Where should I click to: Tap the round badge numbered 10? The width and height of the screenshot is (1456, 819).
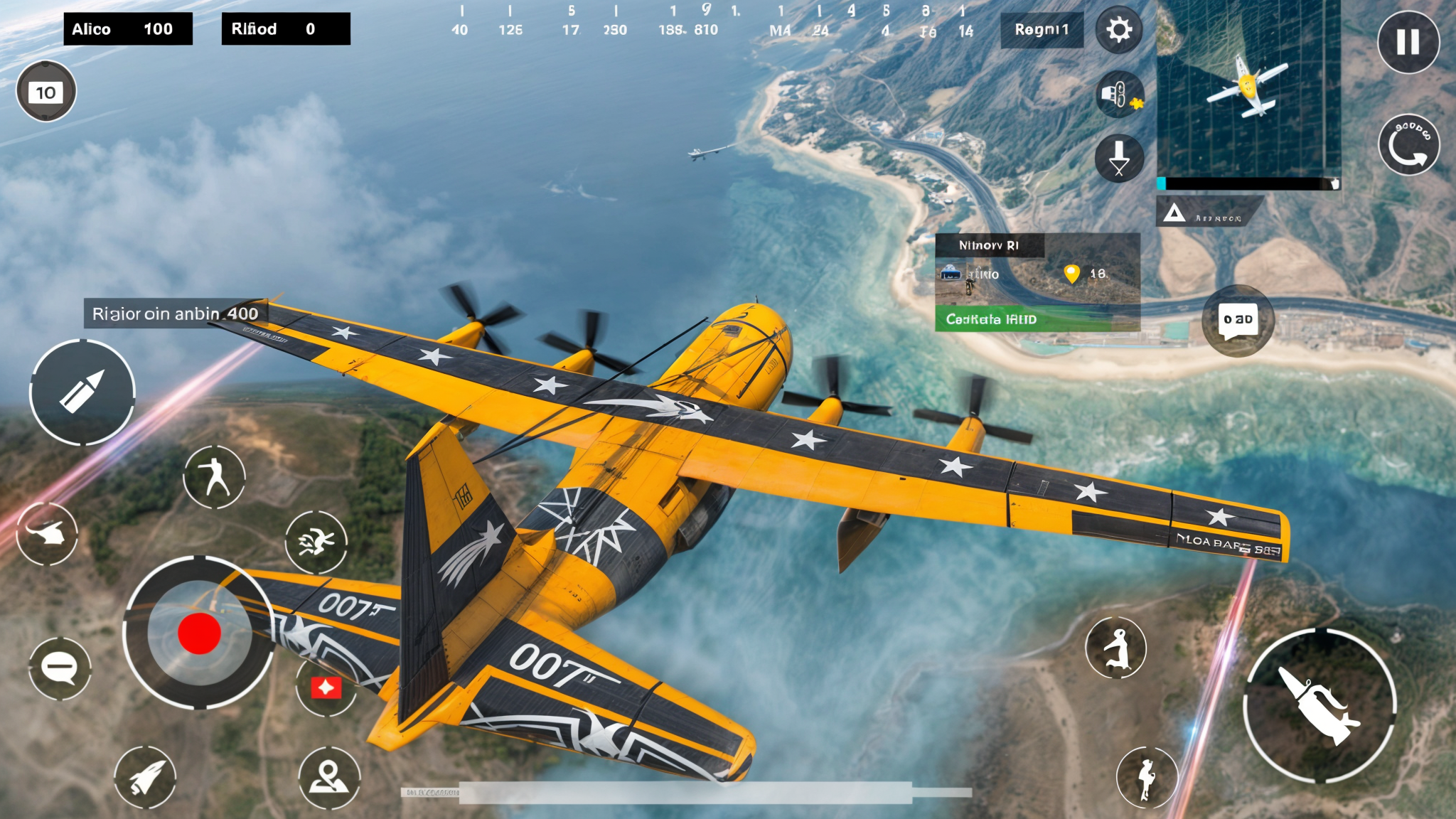click(x=46, y=92)
